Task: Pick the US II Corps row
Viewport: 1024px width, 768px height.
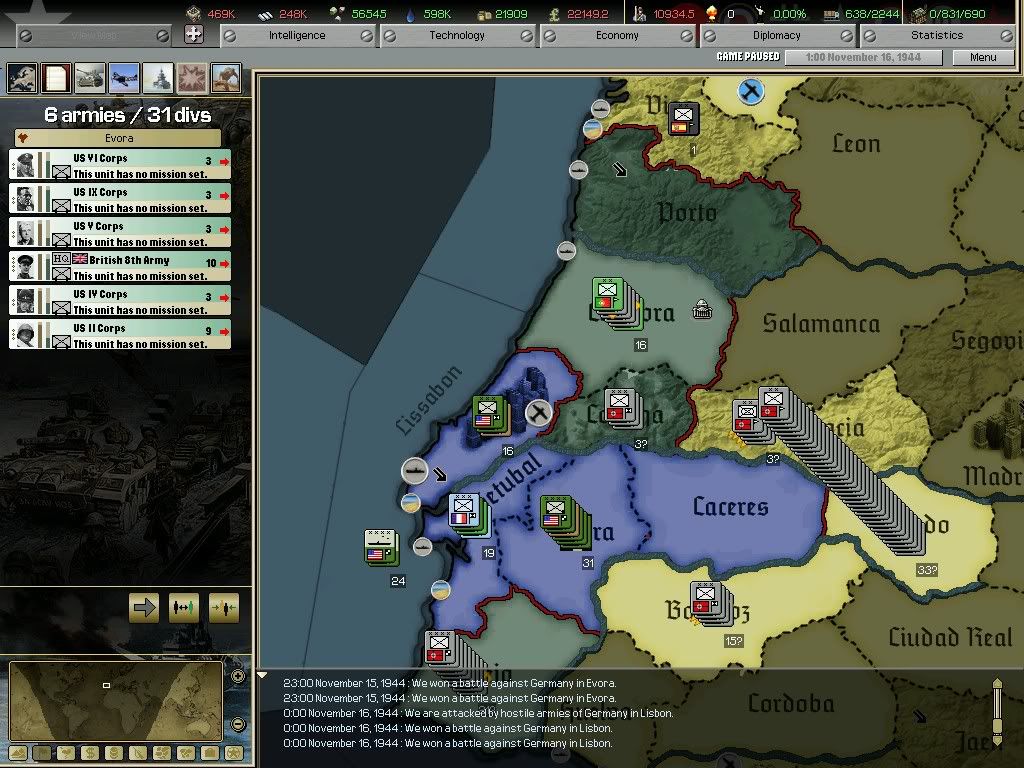Action: coord(120,335)
